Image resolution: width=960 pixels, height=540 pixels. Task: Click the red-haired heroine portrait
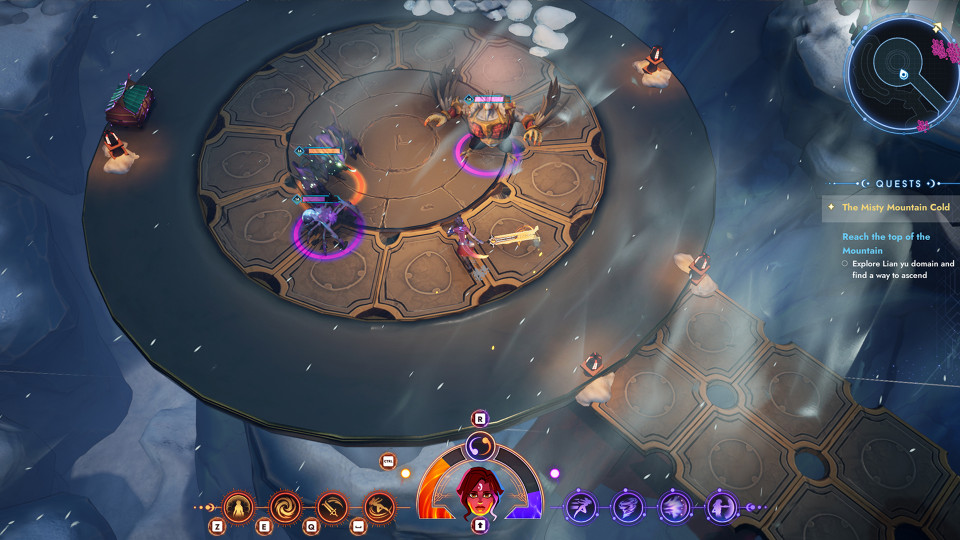click(x=479, y=489)
